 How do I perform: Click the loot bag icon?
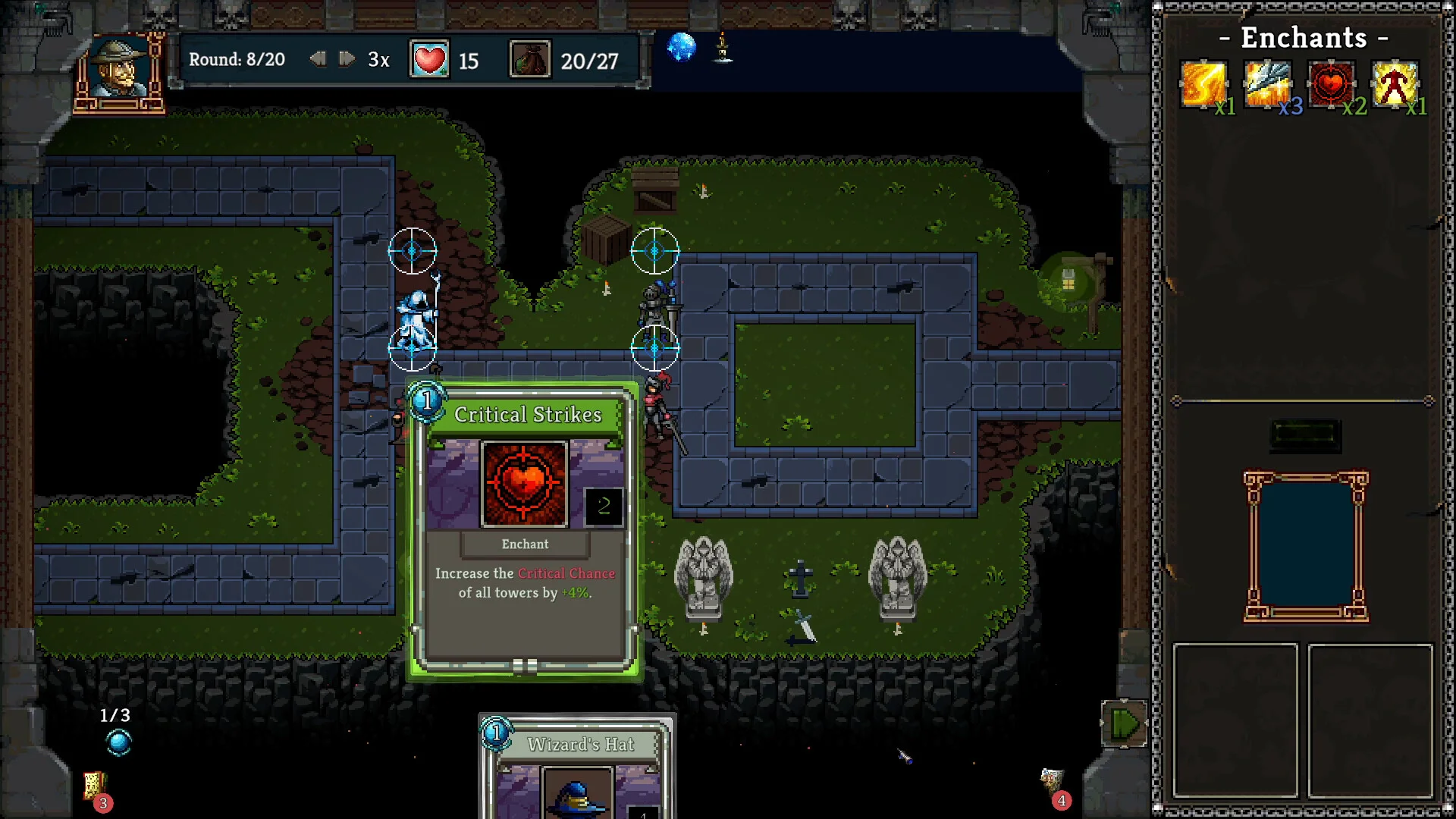(529, 60)
